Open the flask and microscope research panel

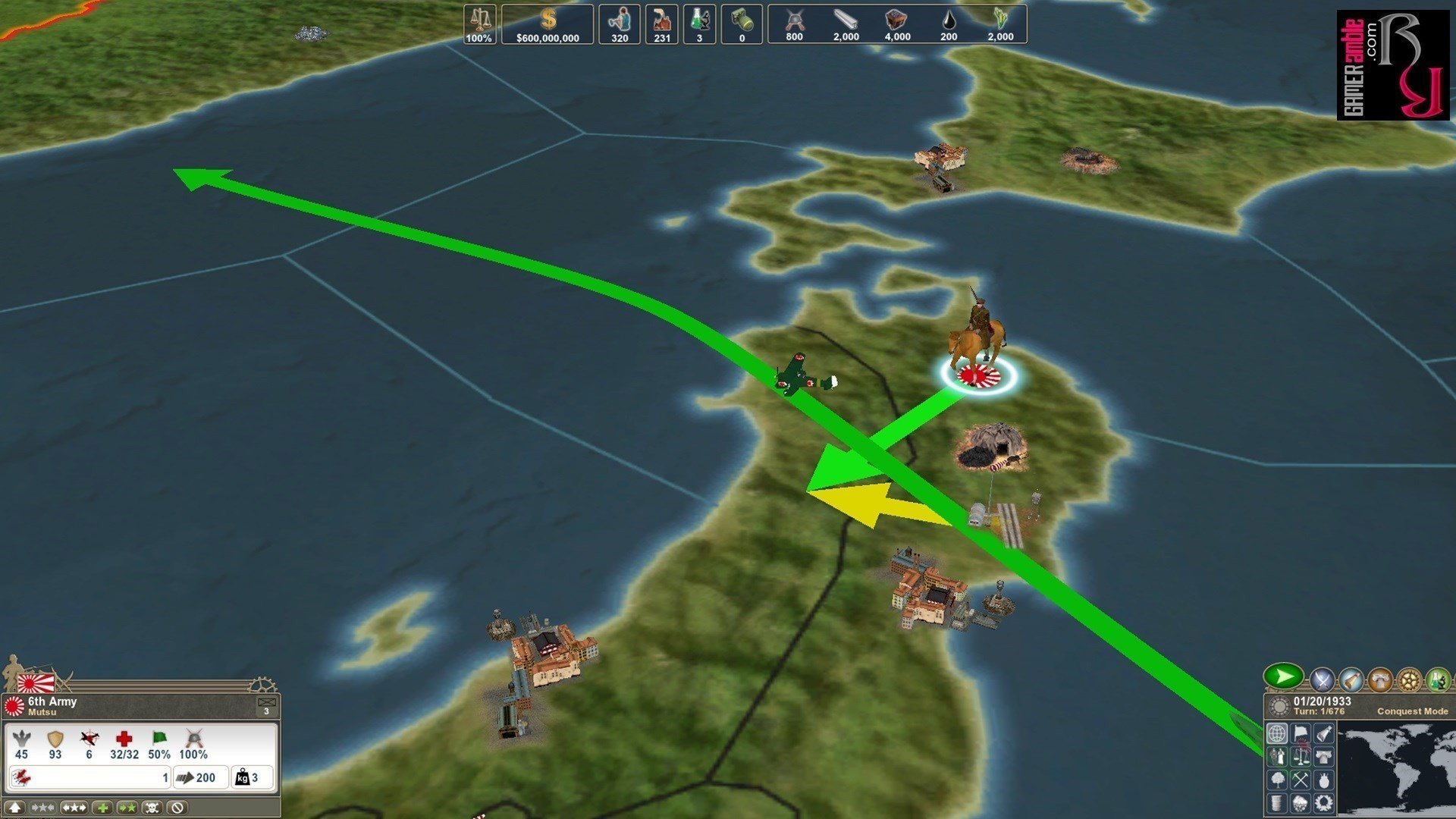1438,679
